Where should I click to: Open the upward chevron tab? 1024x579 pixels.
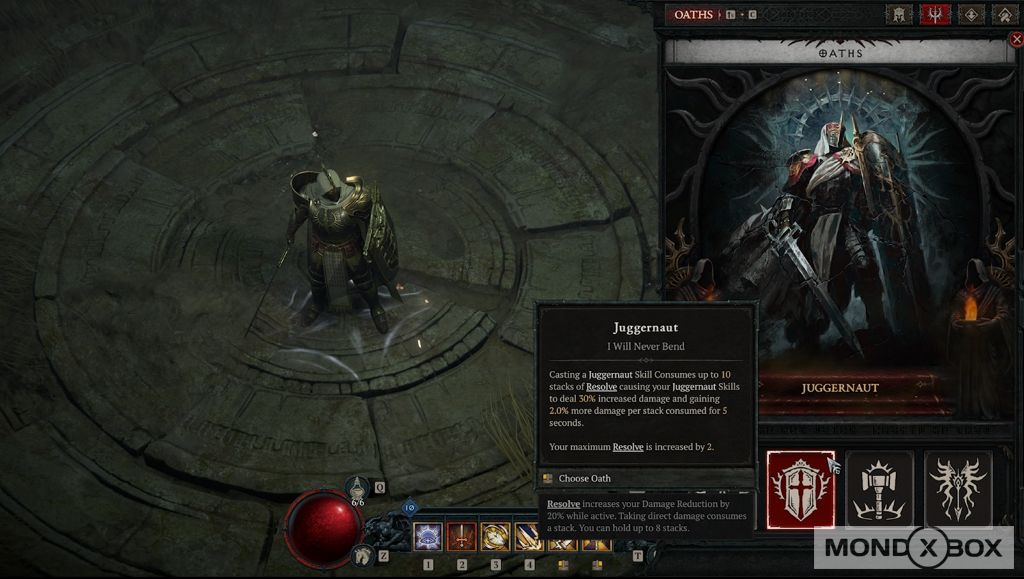(x=1004, y=15)
